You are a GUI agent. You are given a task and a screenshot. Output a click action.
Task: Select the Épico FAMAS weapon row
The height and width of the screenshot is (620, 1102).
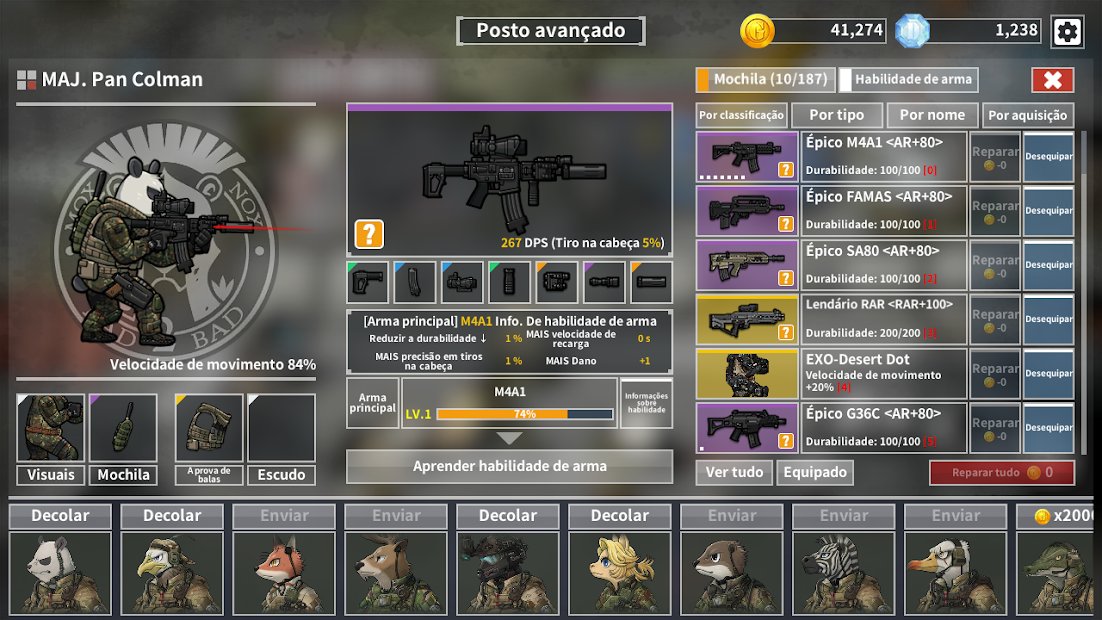pyautogui.click(x=885, y=211)
